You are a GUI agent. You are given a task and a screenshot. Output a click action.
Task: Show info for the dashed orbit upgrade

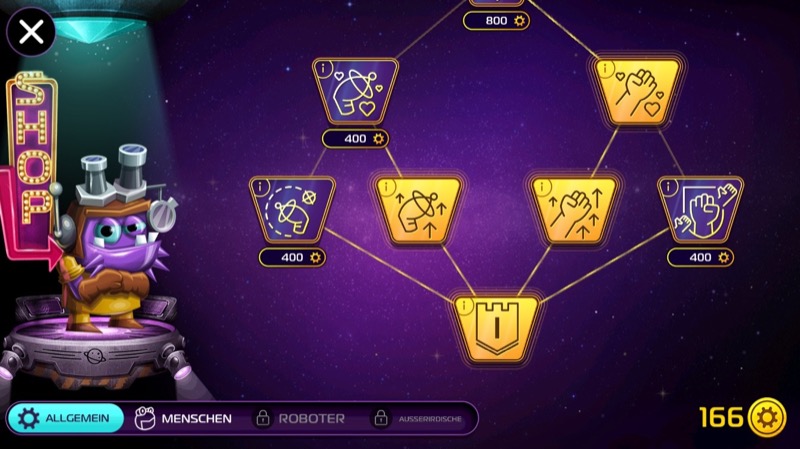click(258, 186)
